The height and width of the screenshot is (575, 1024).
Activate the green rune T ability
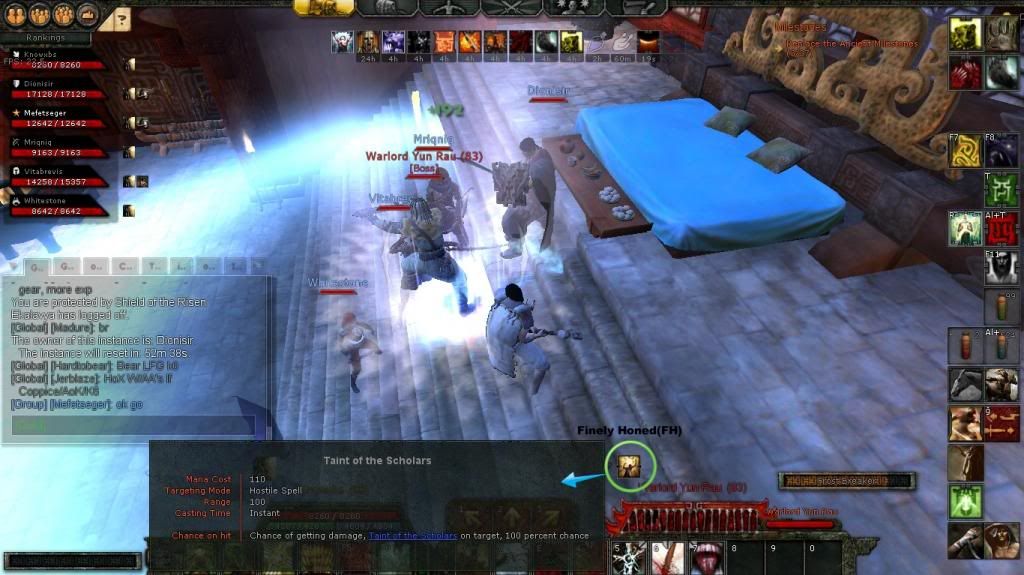[1002, 189]
